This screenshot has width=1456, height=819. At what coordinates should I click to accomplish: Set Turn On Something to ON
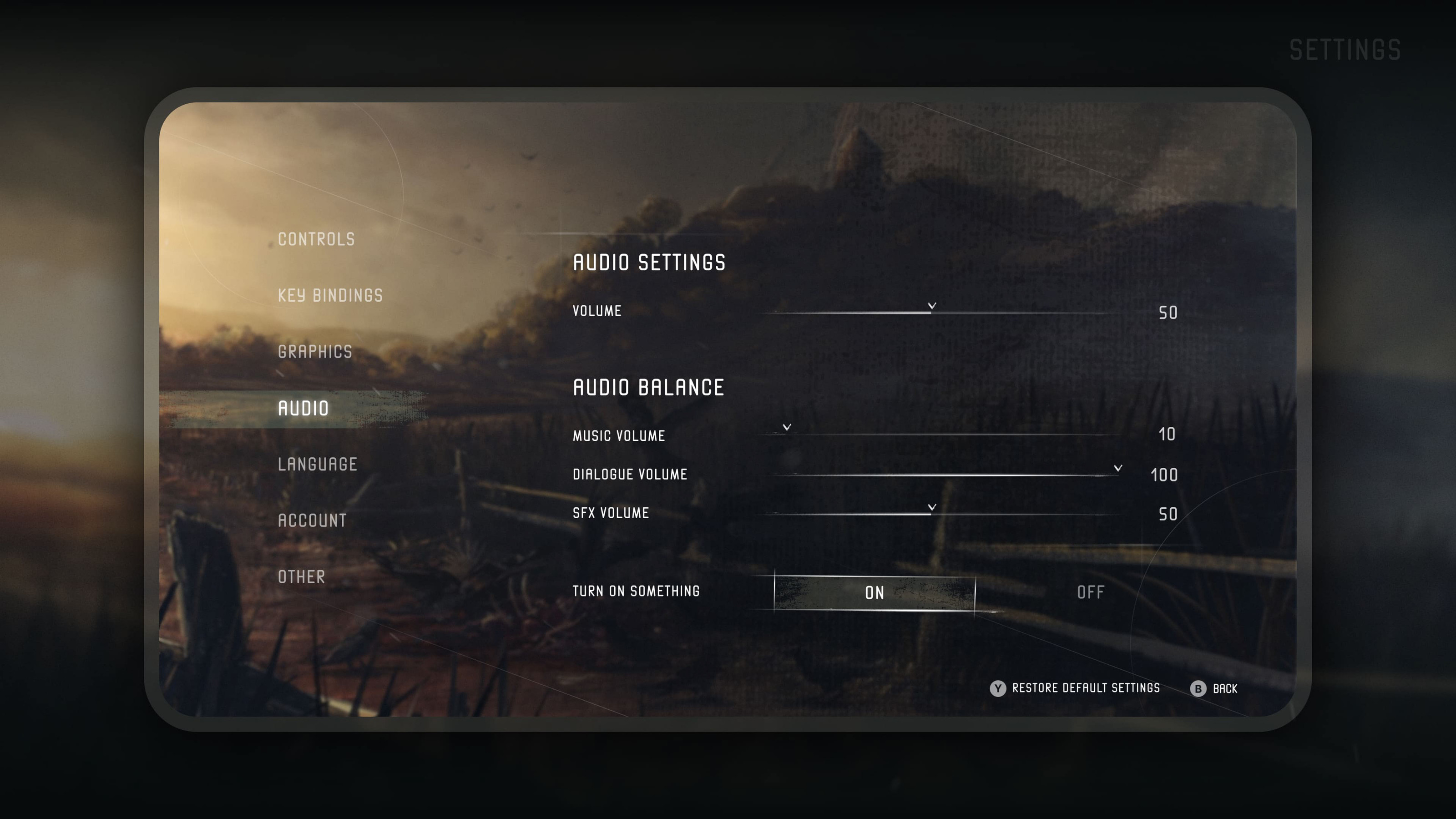[x=875, y=593]
